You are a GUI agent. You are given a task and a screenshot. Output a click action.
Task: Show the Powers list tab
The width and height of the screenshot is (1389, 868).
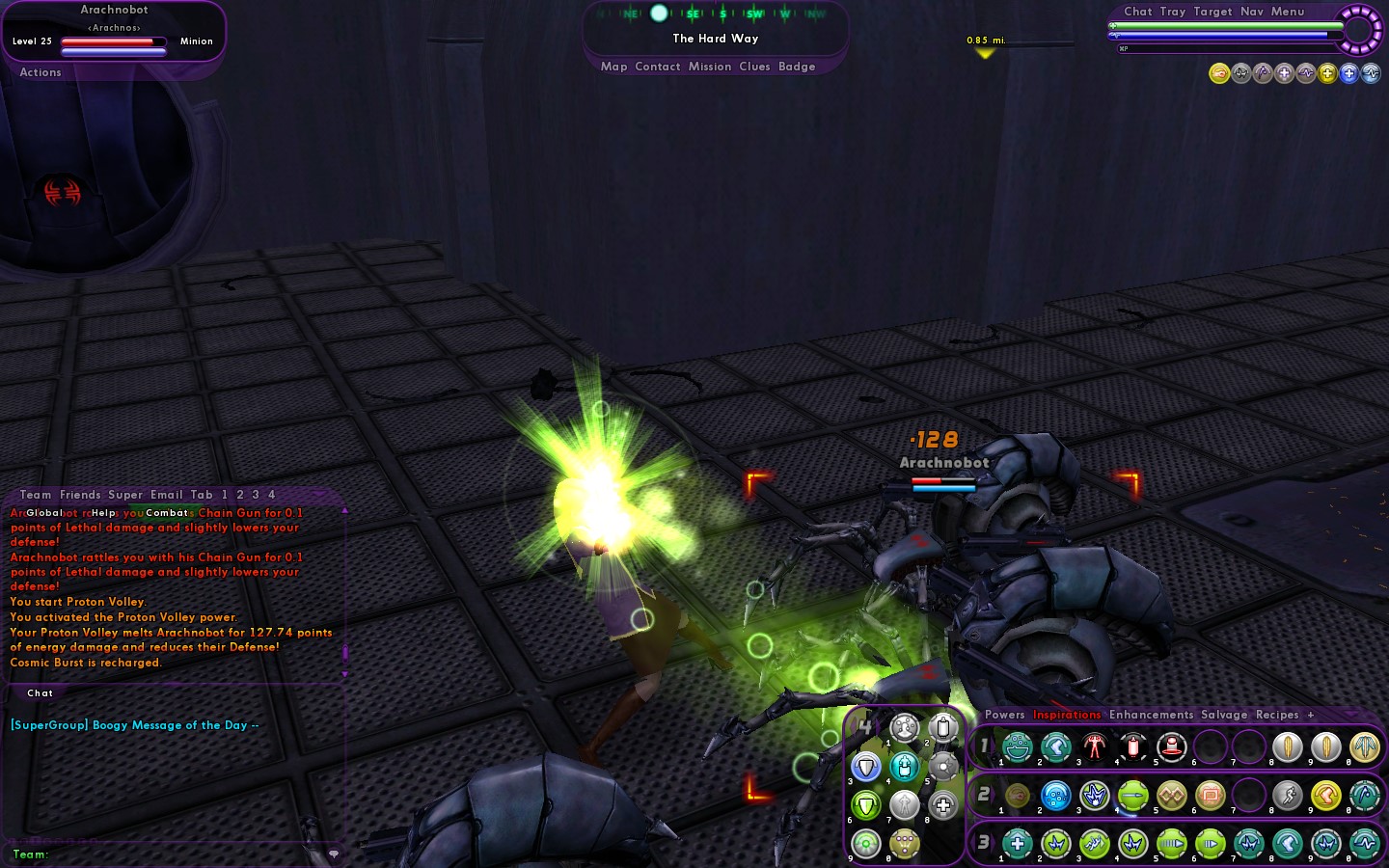click(x=1004, y=715)
